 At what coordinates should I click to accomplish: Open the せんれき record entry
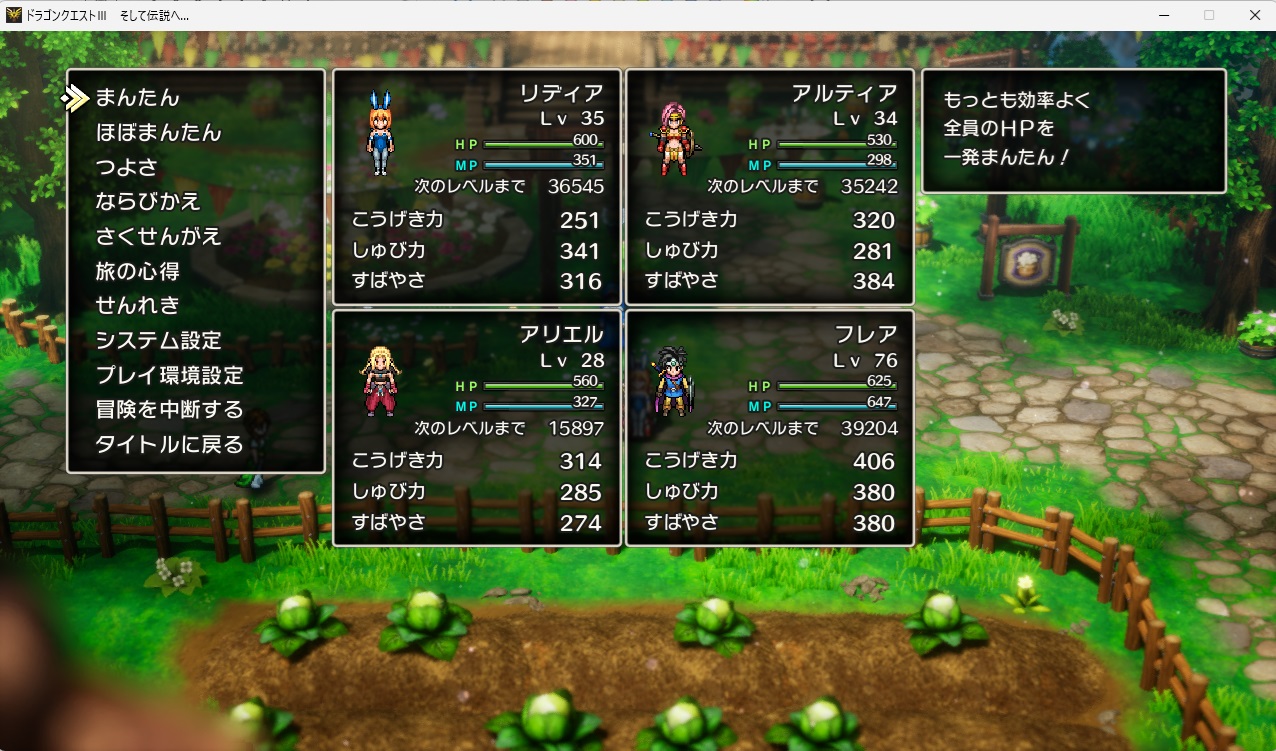(x=137, y=305)
